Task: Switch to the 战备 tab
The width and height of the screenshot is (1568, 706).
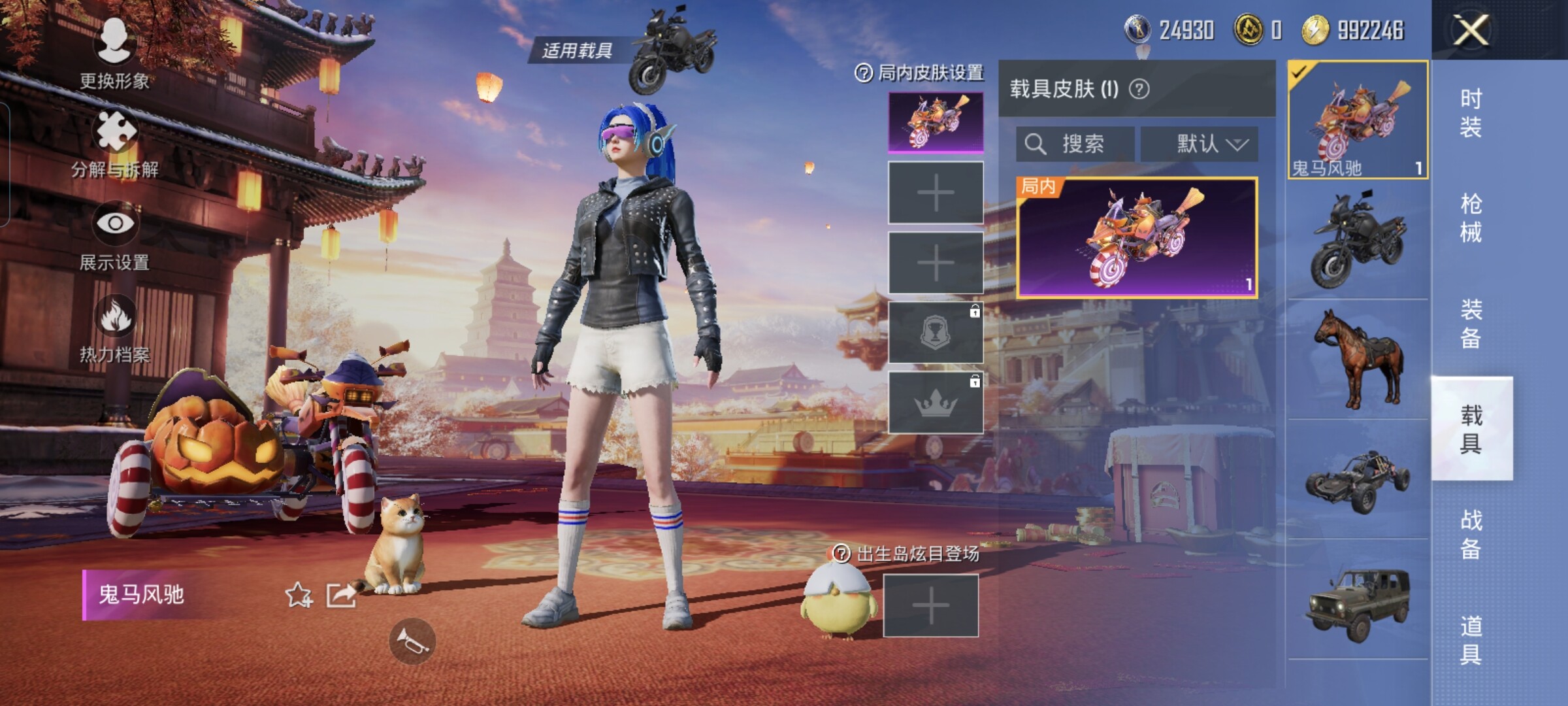Action: (x=1471, y=535)
